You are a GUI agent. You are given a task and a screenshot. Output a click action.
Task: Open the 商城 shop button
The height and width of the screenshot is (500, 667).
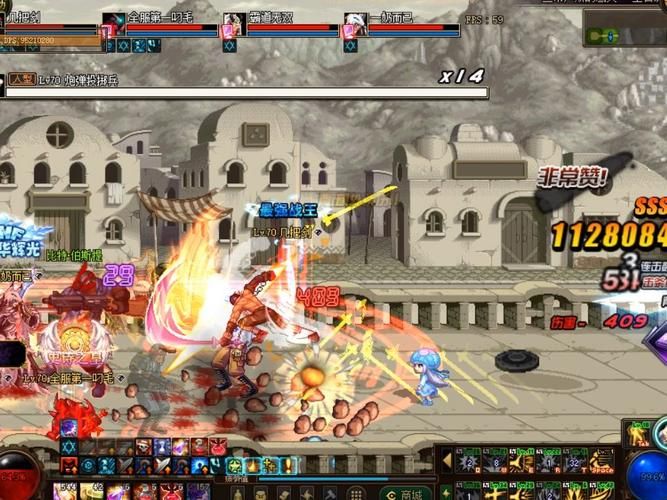[411, 493]
